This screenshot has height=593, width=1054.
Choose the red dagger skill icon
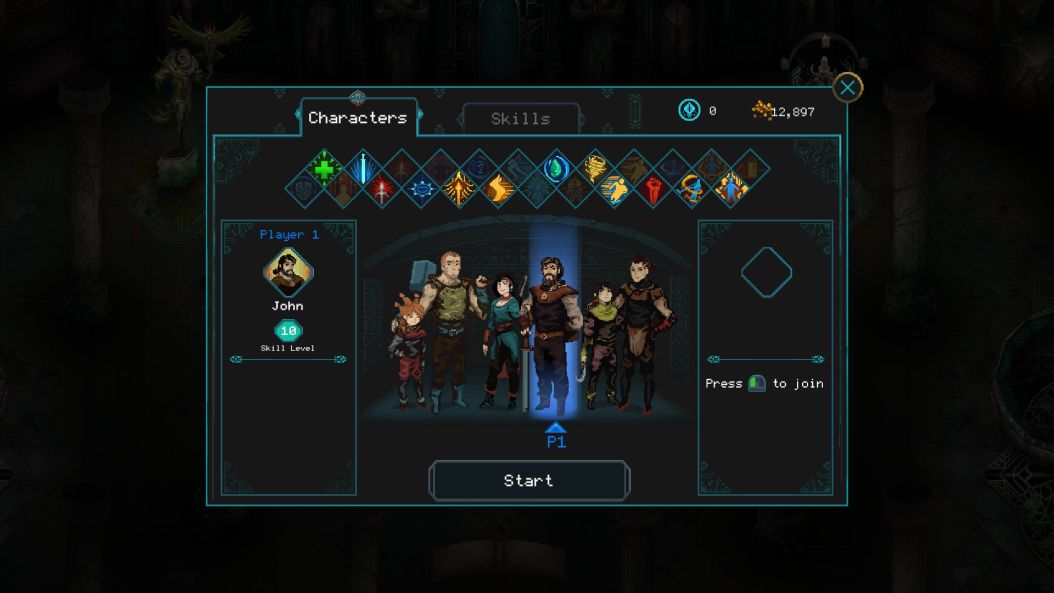click(x=382, y=188)
